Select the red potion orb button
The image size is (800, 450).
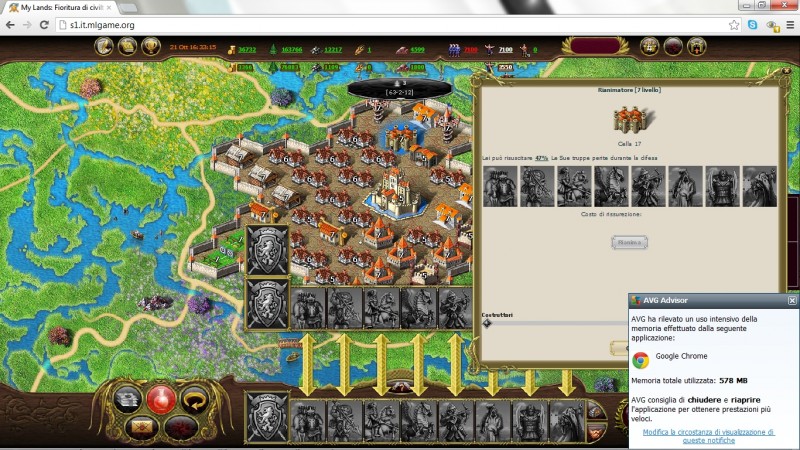[162, 400]
